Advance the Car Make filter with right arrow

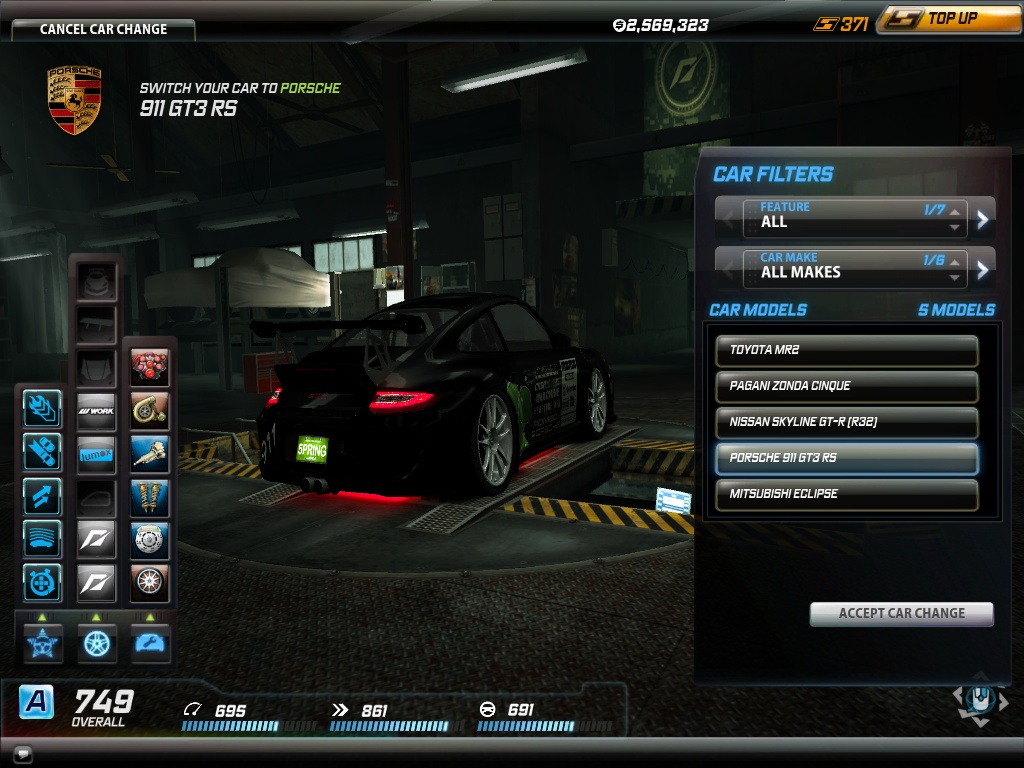coord(983,268)
